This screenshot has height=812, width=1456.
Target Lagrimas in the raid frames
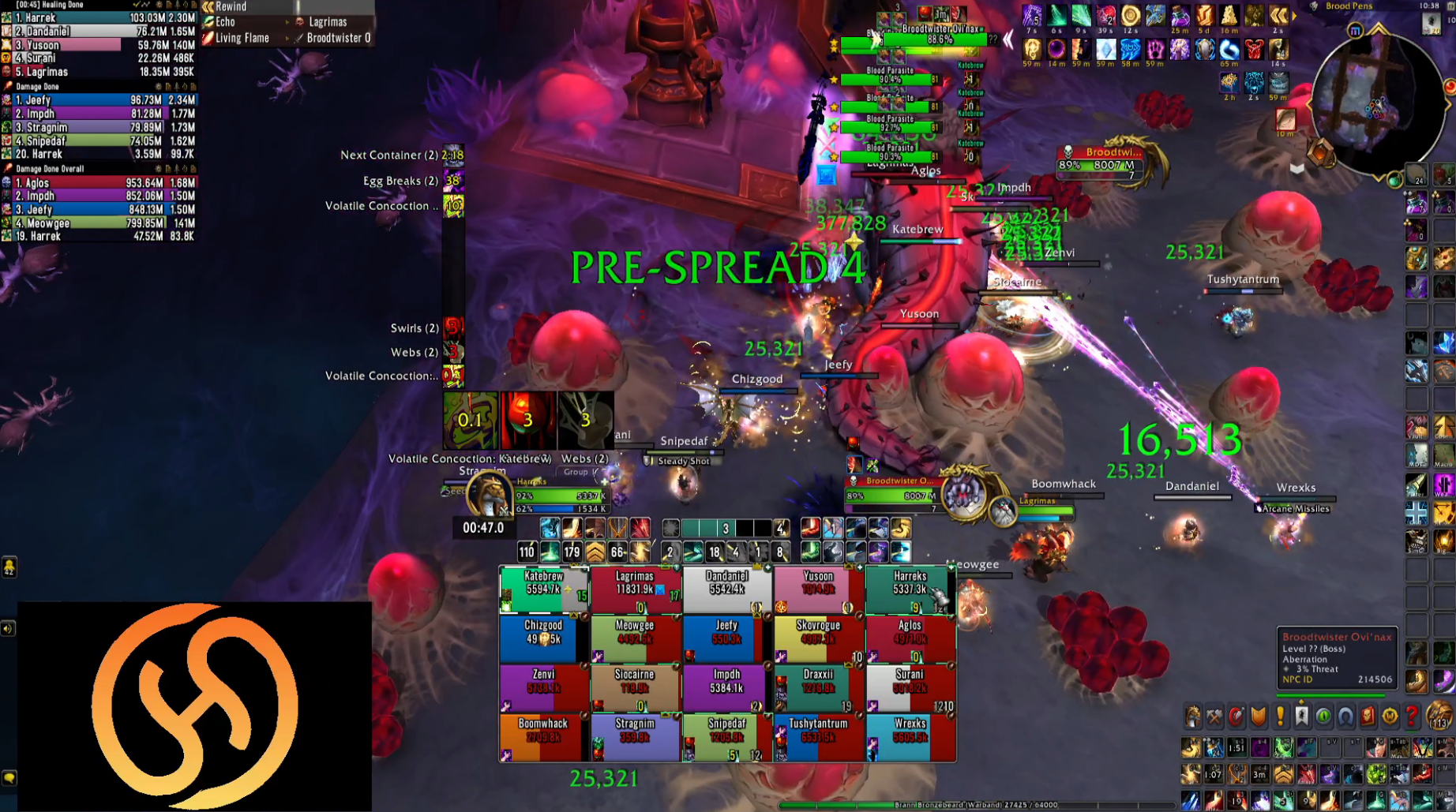(x=635, y=589)
